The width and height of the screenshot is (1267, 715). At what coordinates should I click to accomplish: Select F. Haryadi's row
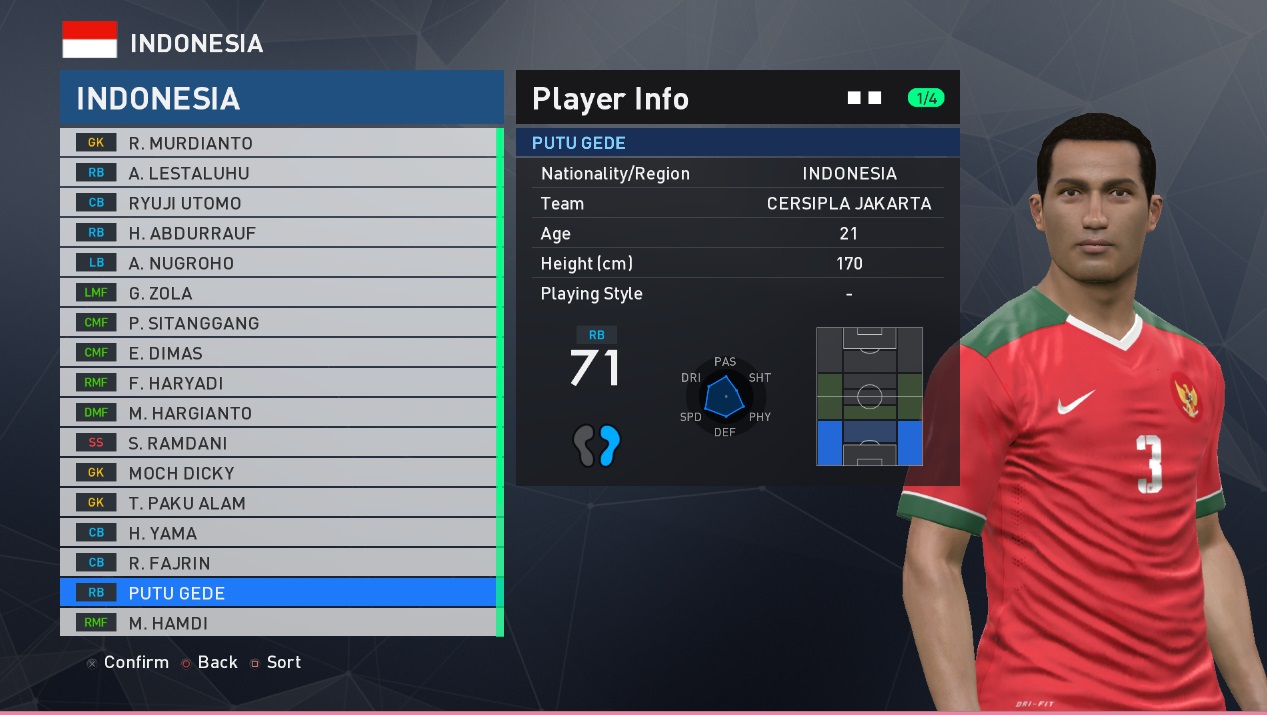(x=278, y=383)
